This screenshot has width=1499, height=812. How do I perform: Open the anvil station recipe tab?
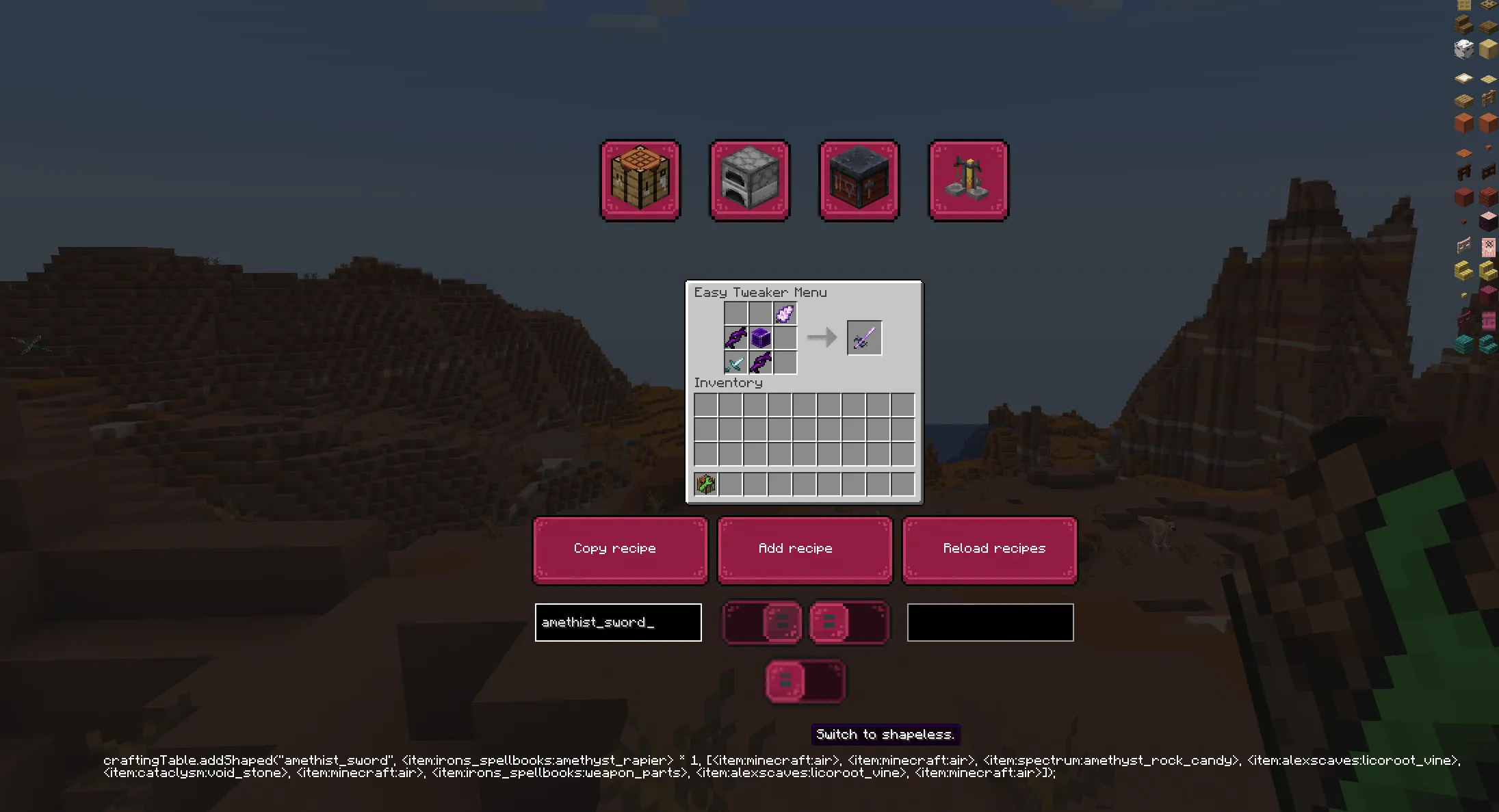coord(967,179)
